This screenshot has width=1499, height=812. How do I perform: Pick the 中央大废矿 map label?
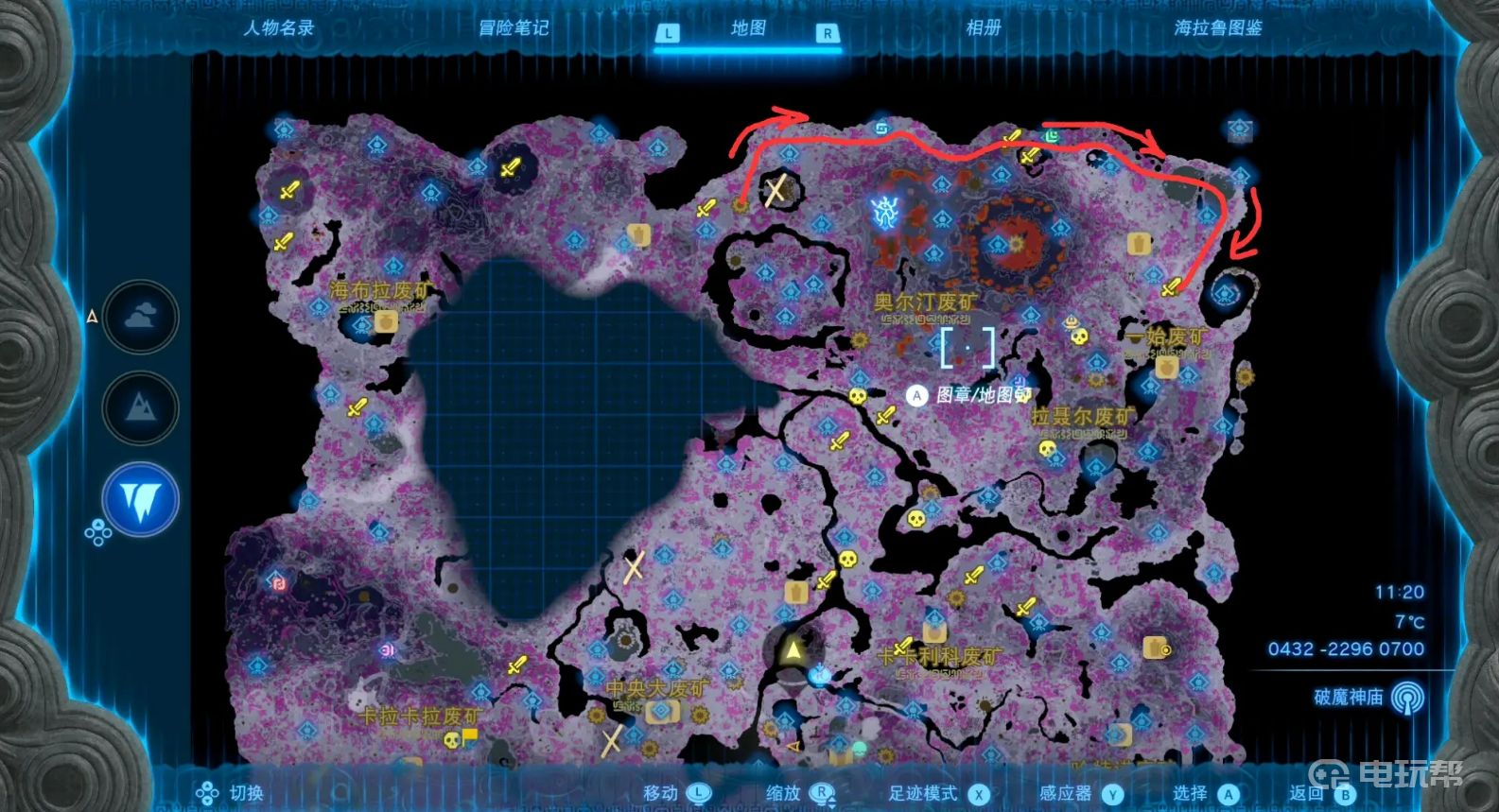point(655,688)
